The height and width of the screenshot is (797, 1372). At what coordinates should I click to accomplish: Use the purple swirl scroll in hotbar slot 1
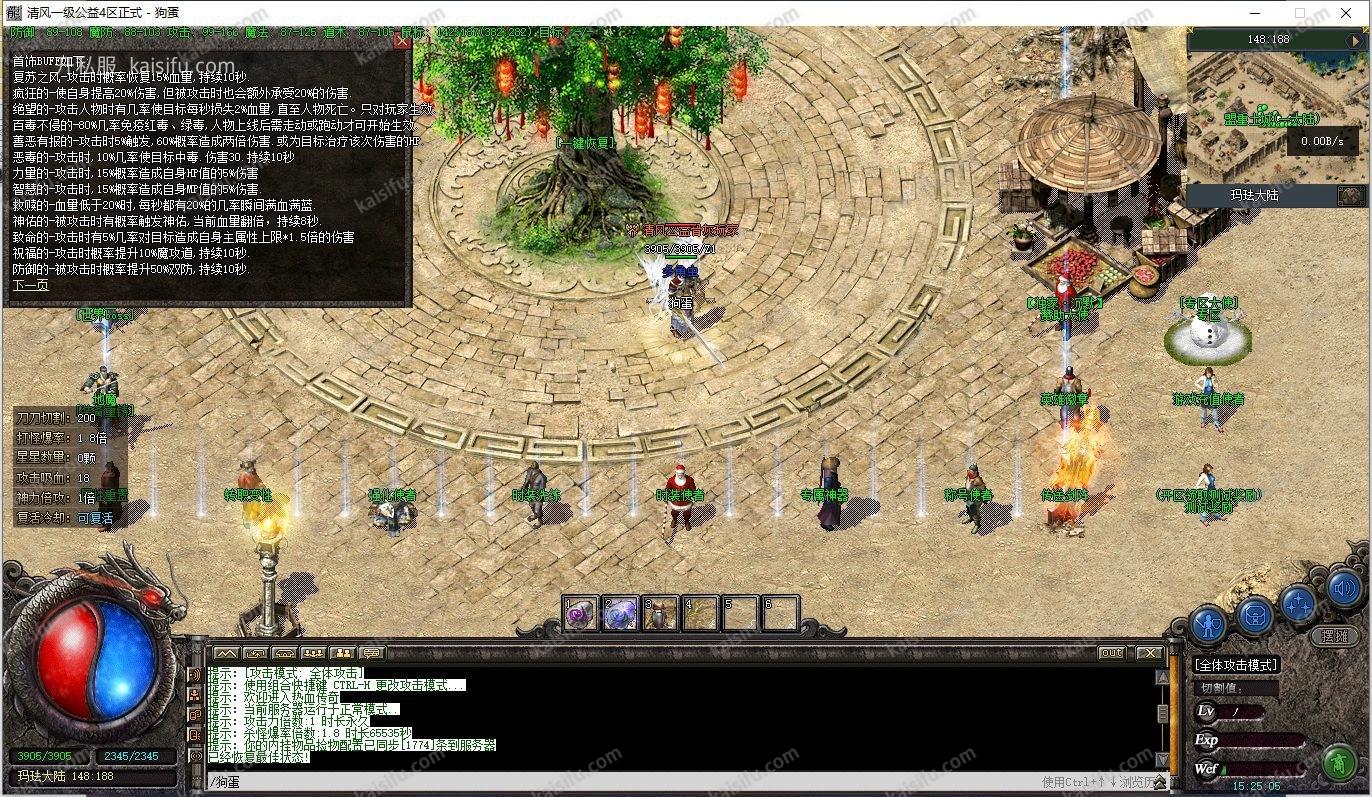point(581,613)
